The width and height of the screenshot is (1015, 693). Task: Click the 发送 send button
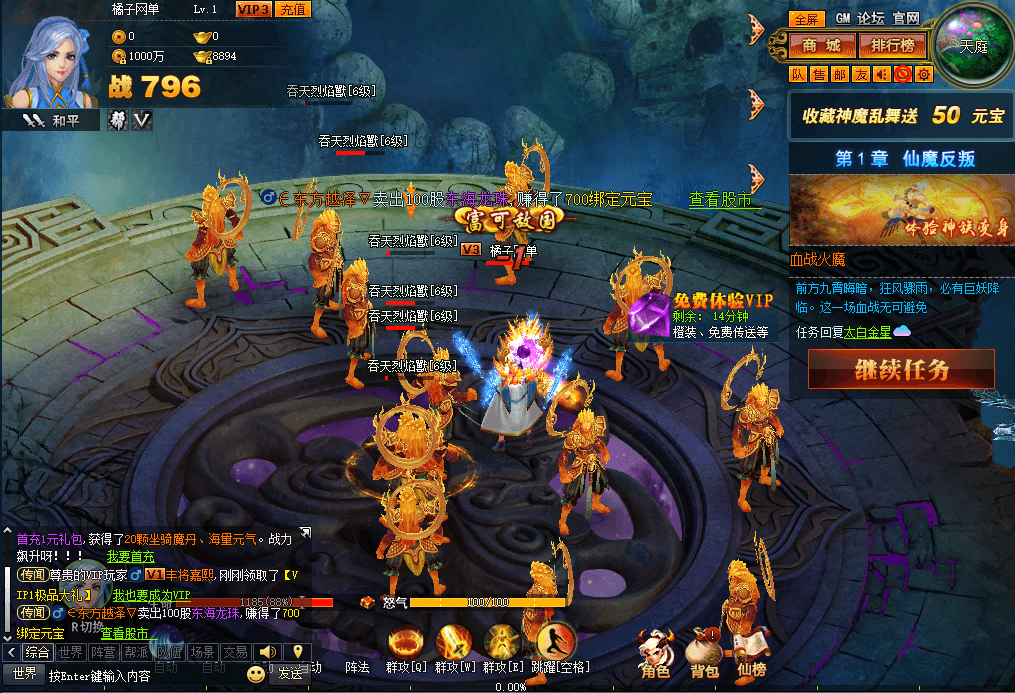tap(290, 674)
